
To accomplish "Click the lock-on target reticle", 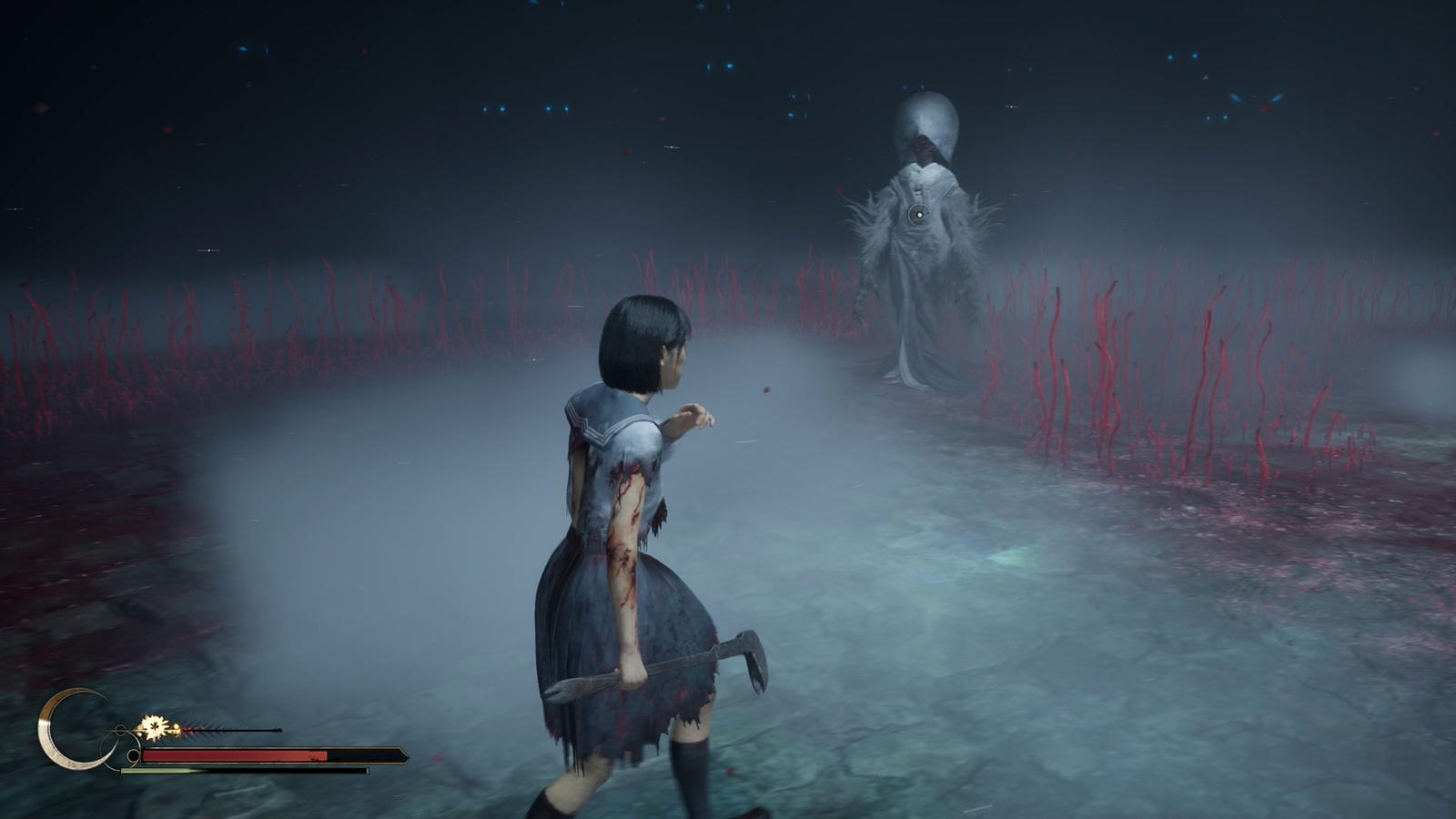I will coord(918,215).
